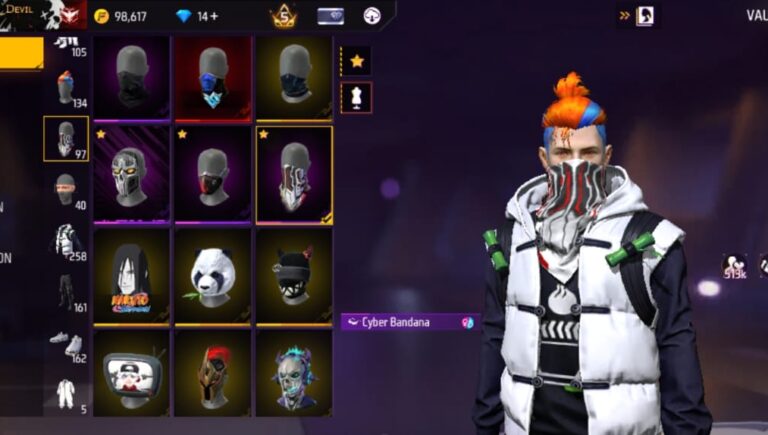Switch to the tops category showing a jacket
This screenshot has width=768, height=435.
66,240
